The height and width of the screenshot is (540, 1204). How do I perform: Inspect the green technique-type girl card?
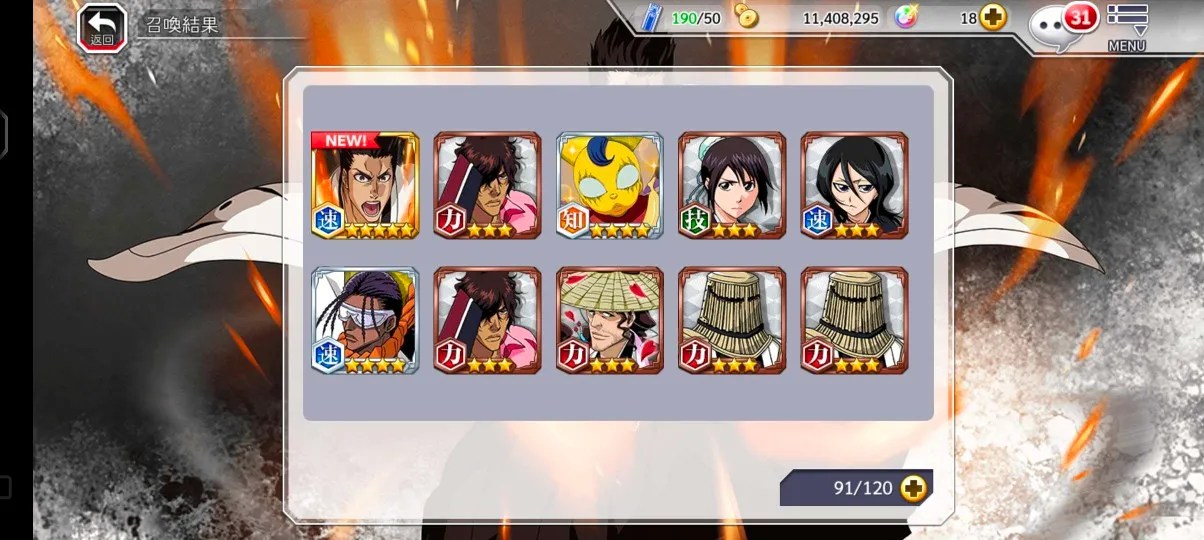pyautogui.click(x=732, y=185)
